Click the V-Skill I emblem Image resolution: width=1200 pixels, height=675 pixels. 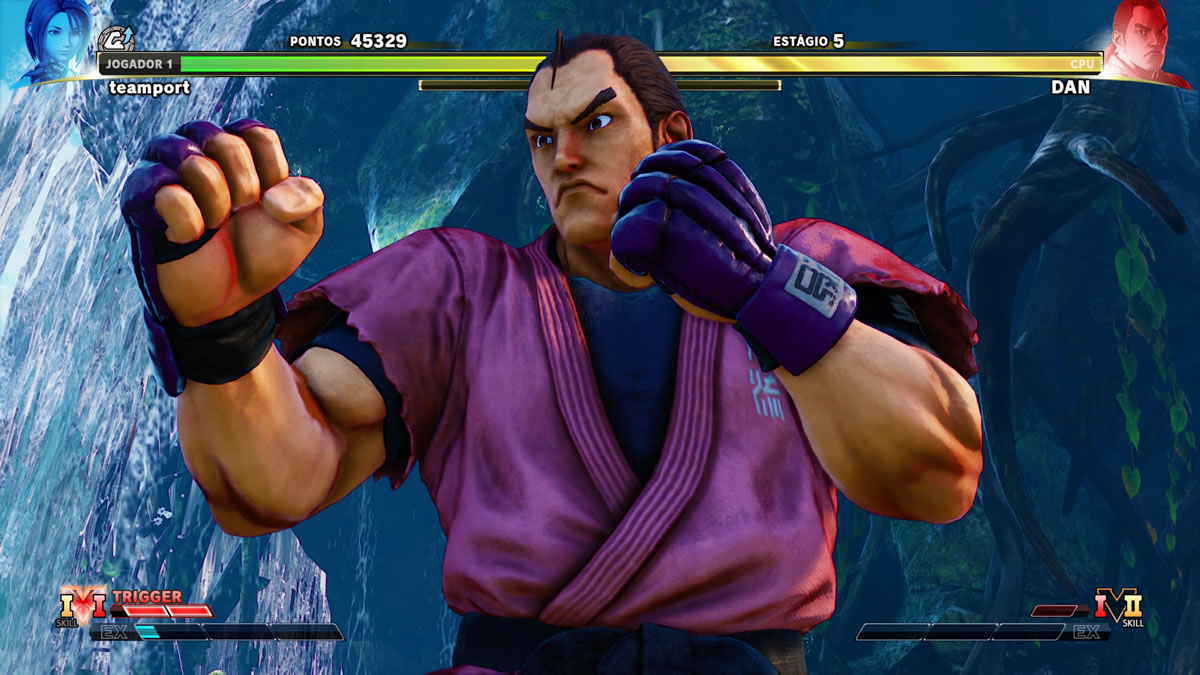(x=84, y=603)
